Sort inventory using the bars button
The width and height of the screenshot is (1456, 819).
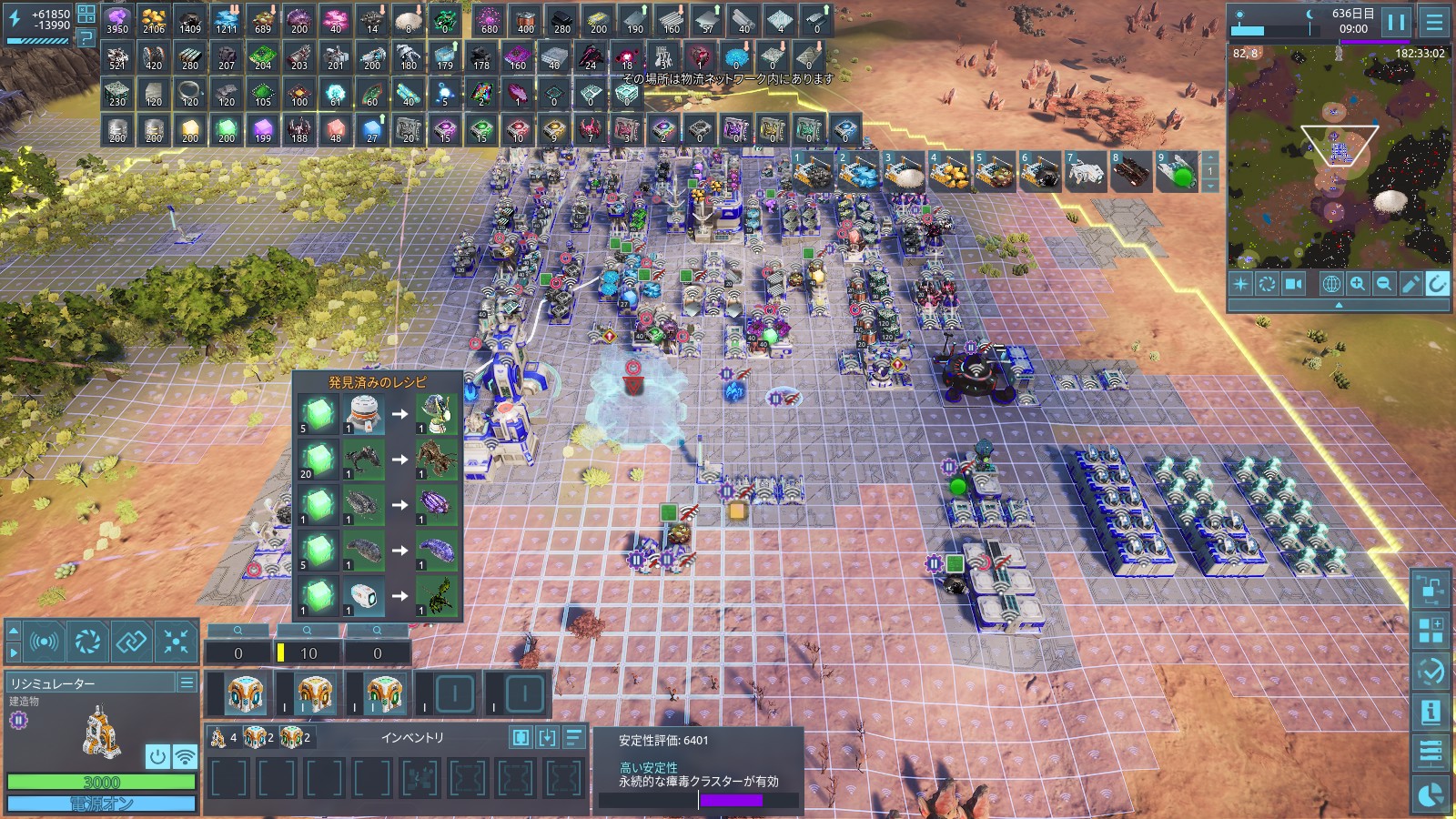point(574,737)
